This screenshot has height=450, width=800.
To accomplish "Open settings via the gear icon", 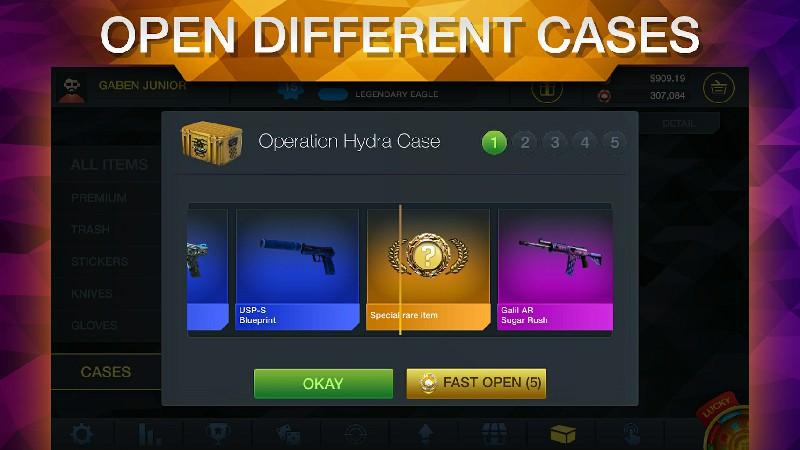I will click(x=81, y=435).
